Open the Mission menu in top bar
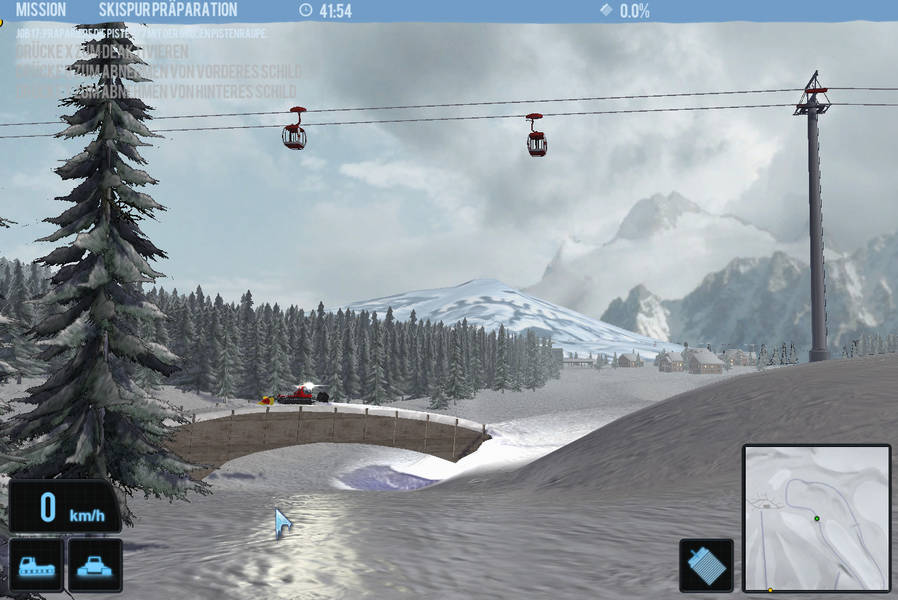 pos(41,10)
